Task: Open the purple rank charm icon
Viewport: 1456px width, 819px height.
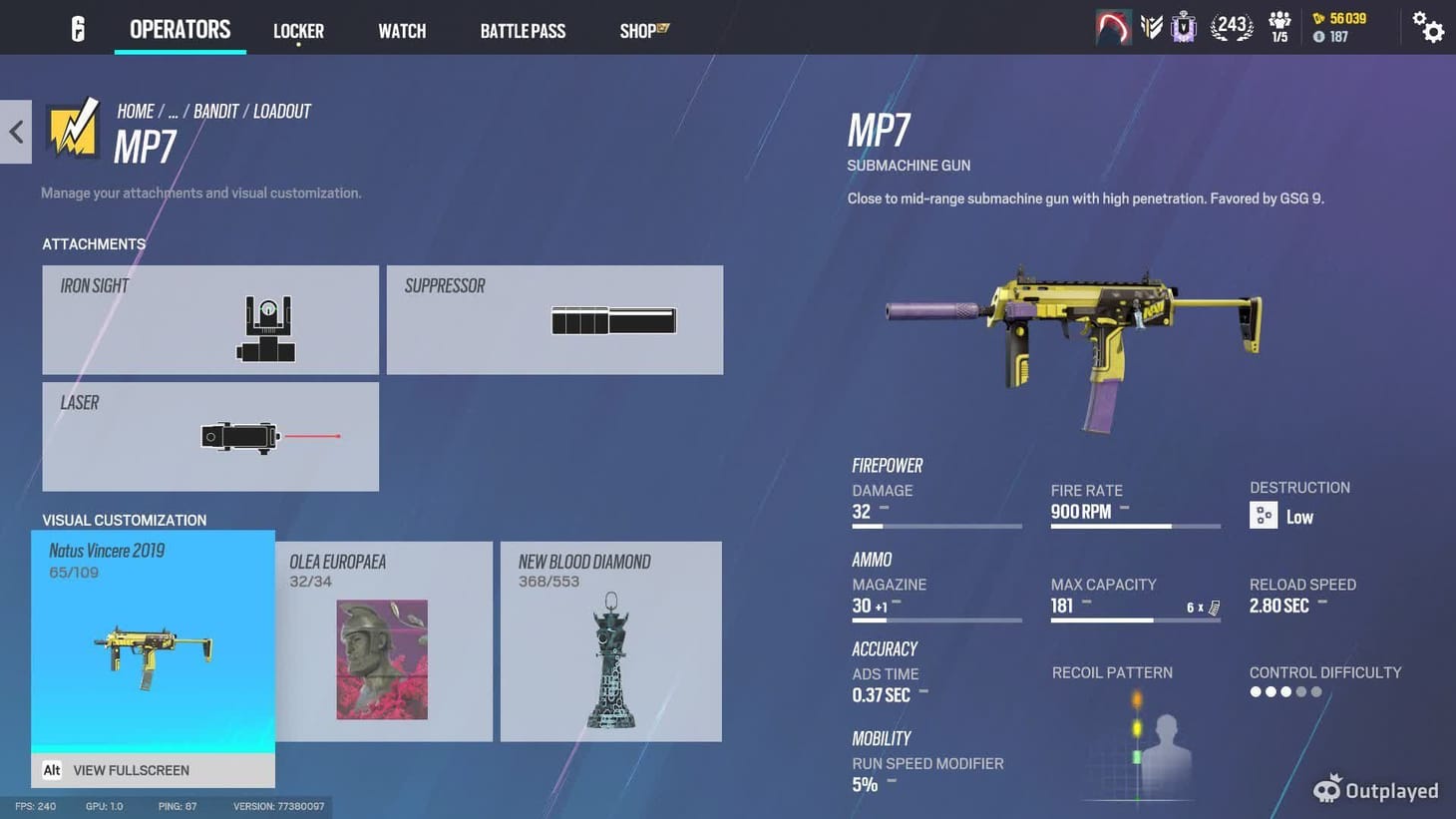Action: (1183, 27)
